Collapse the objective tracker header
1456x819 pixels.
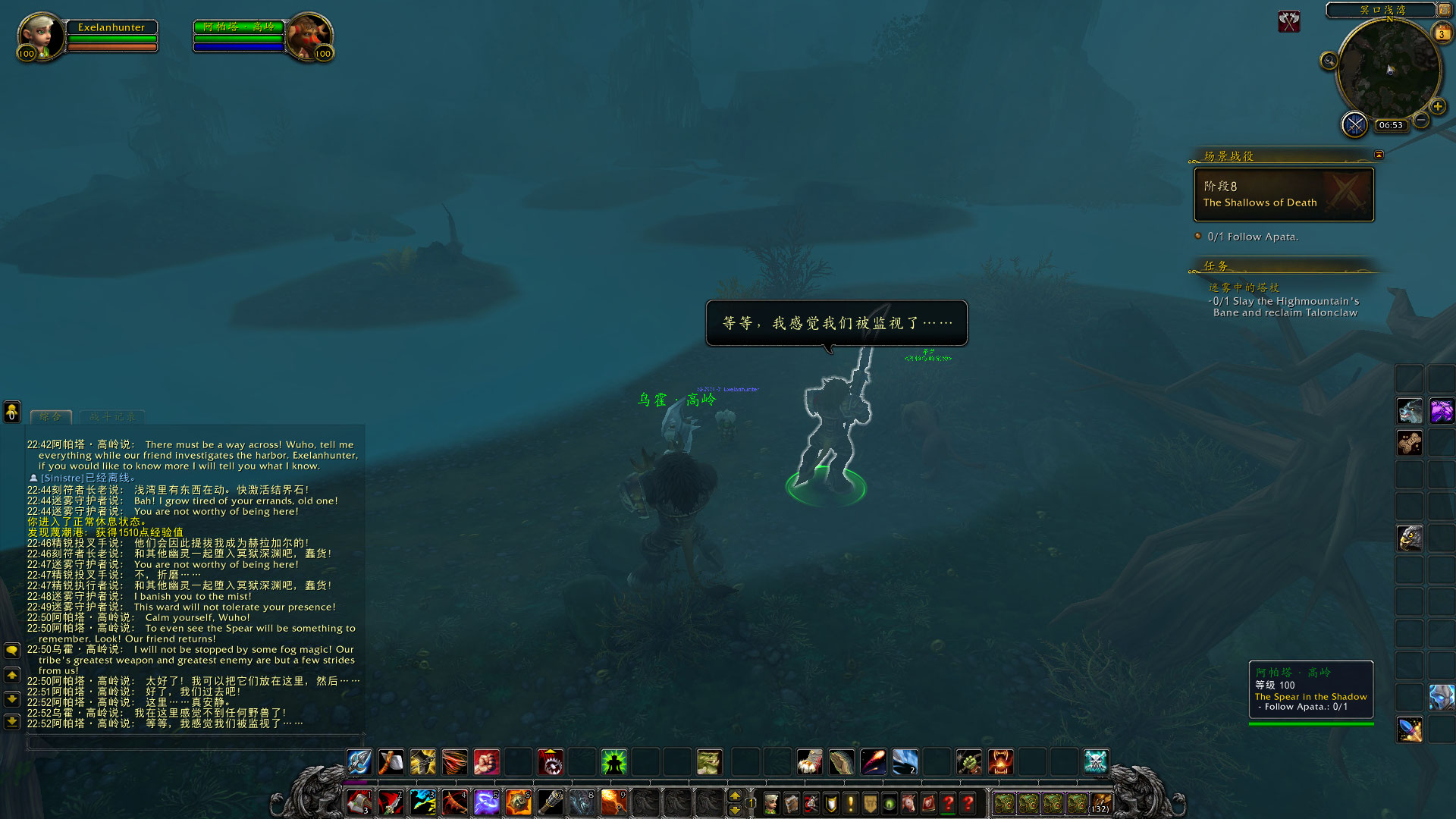1379,155
